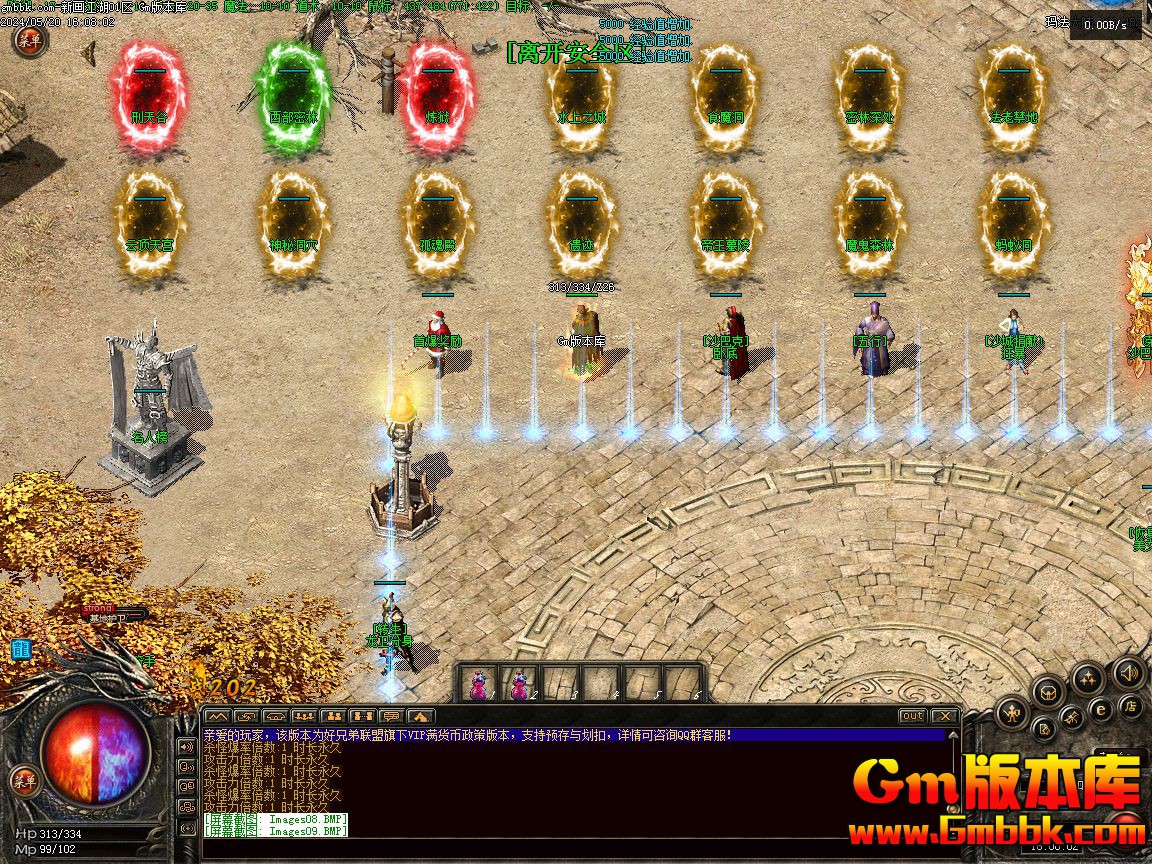Open the character panel figure icon

1013,713
